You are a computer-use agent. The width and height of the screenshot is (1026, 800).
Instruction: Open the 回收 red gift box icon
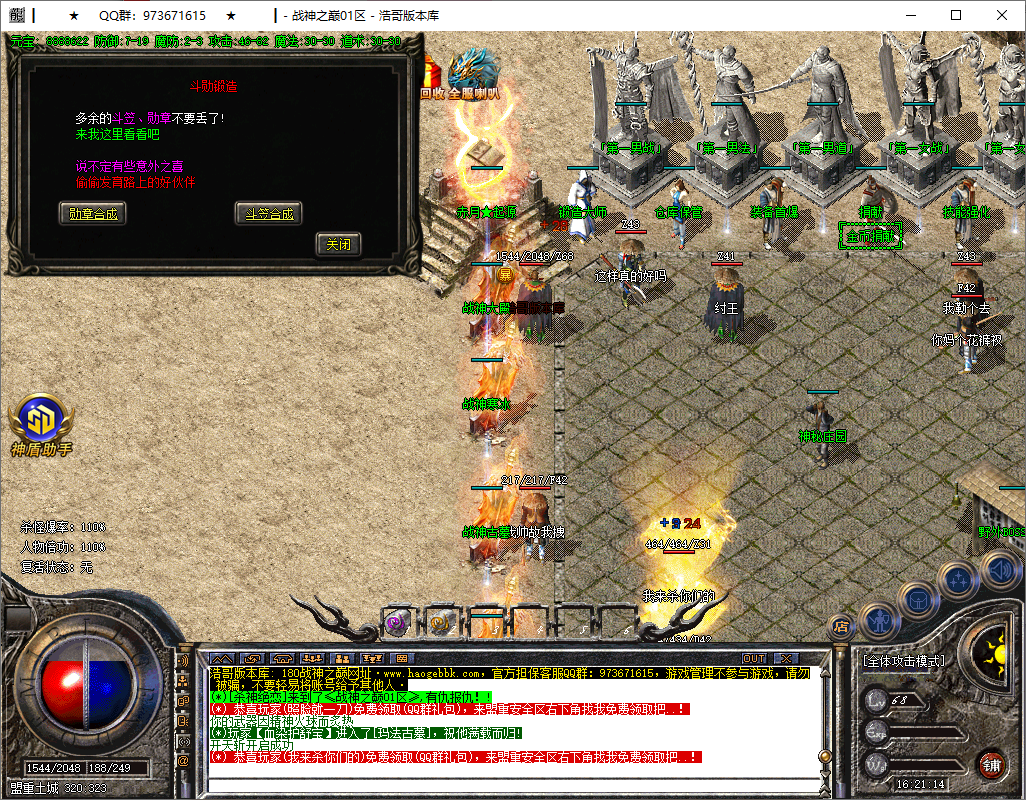pyautogui.click(x=431, y=78)
